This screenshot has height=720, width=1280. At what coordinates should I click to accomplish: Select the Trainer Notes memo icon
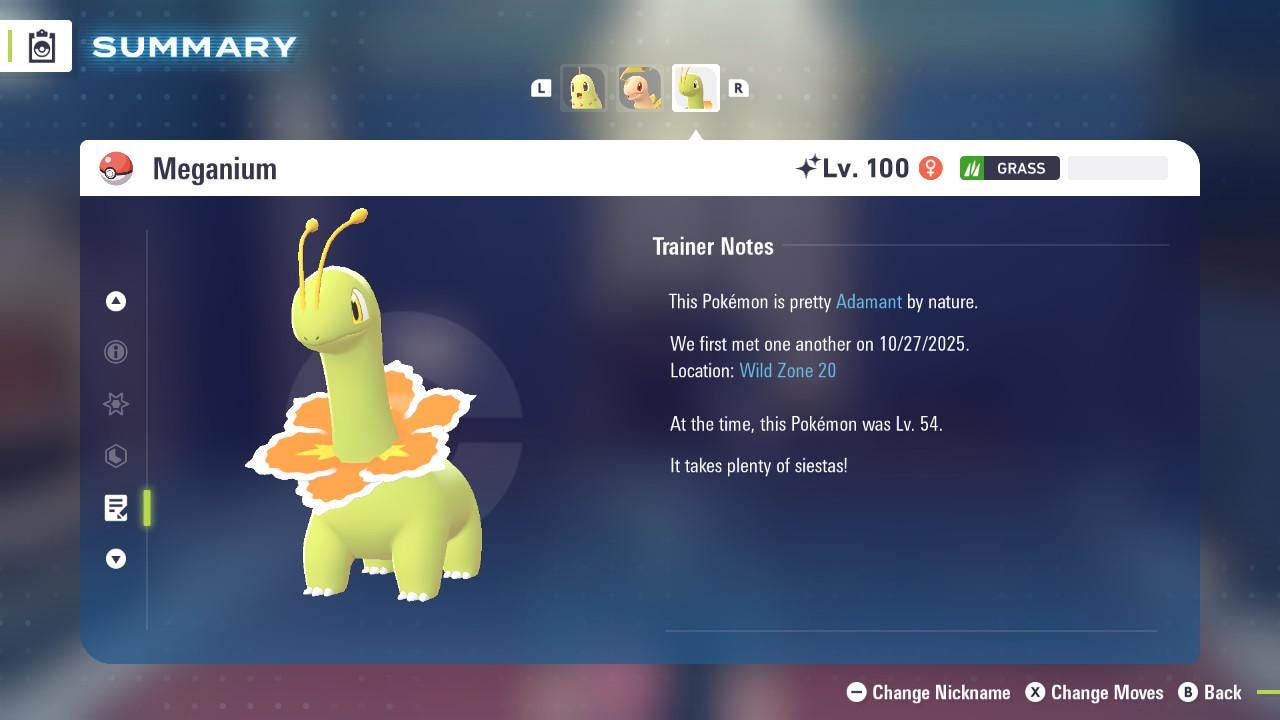tap(116, 508)
